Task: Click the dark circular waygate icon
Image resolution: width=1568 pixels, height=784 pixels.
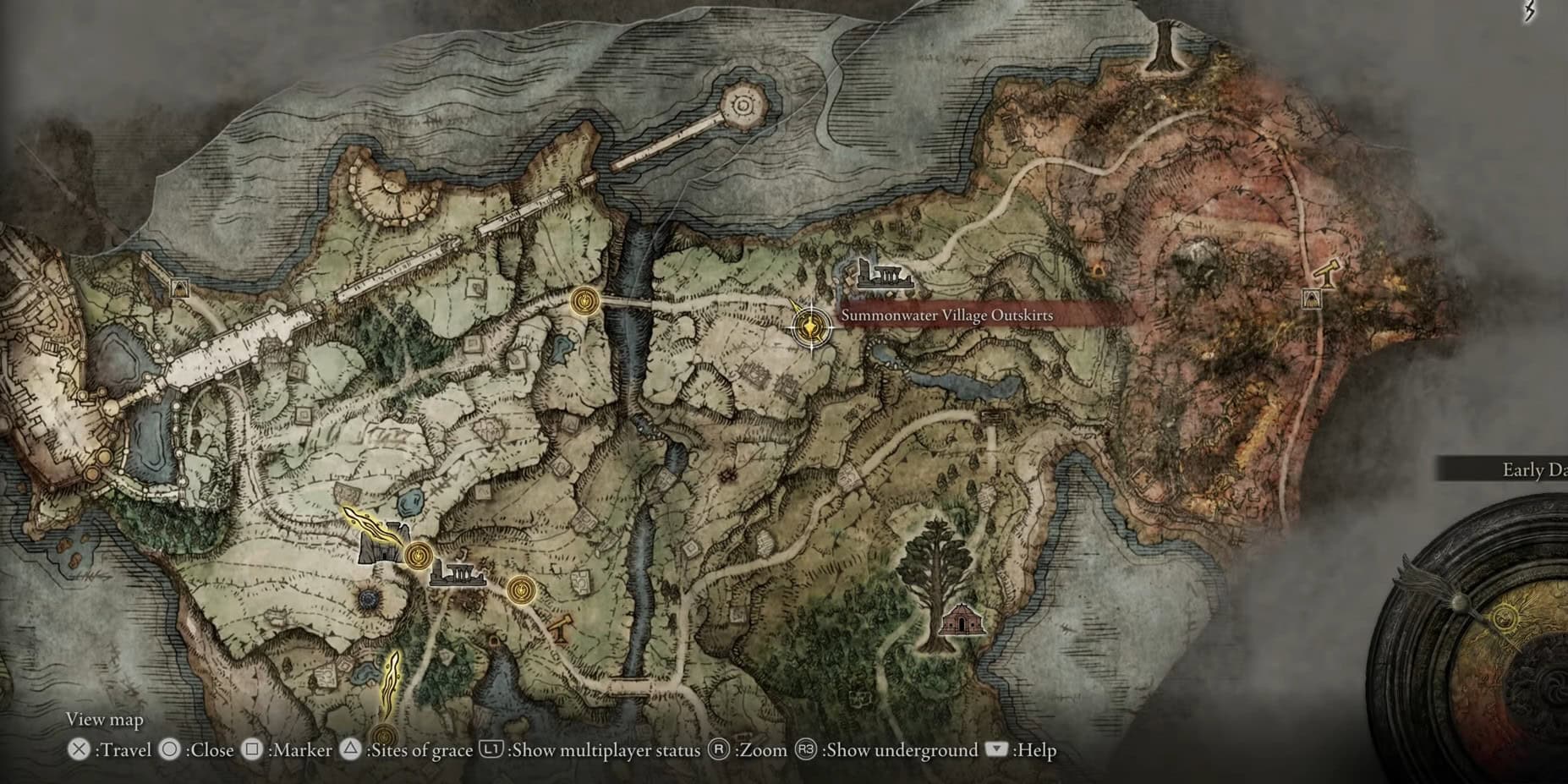Action: click(369, 600)
